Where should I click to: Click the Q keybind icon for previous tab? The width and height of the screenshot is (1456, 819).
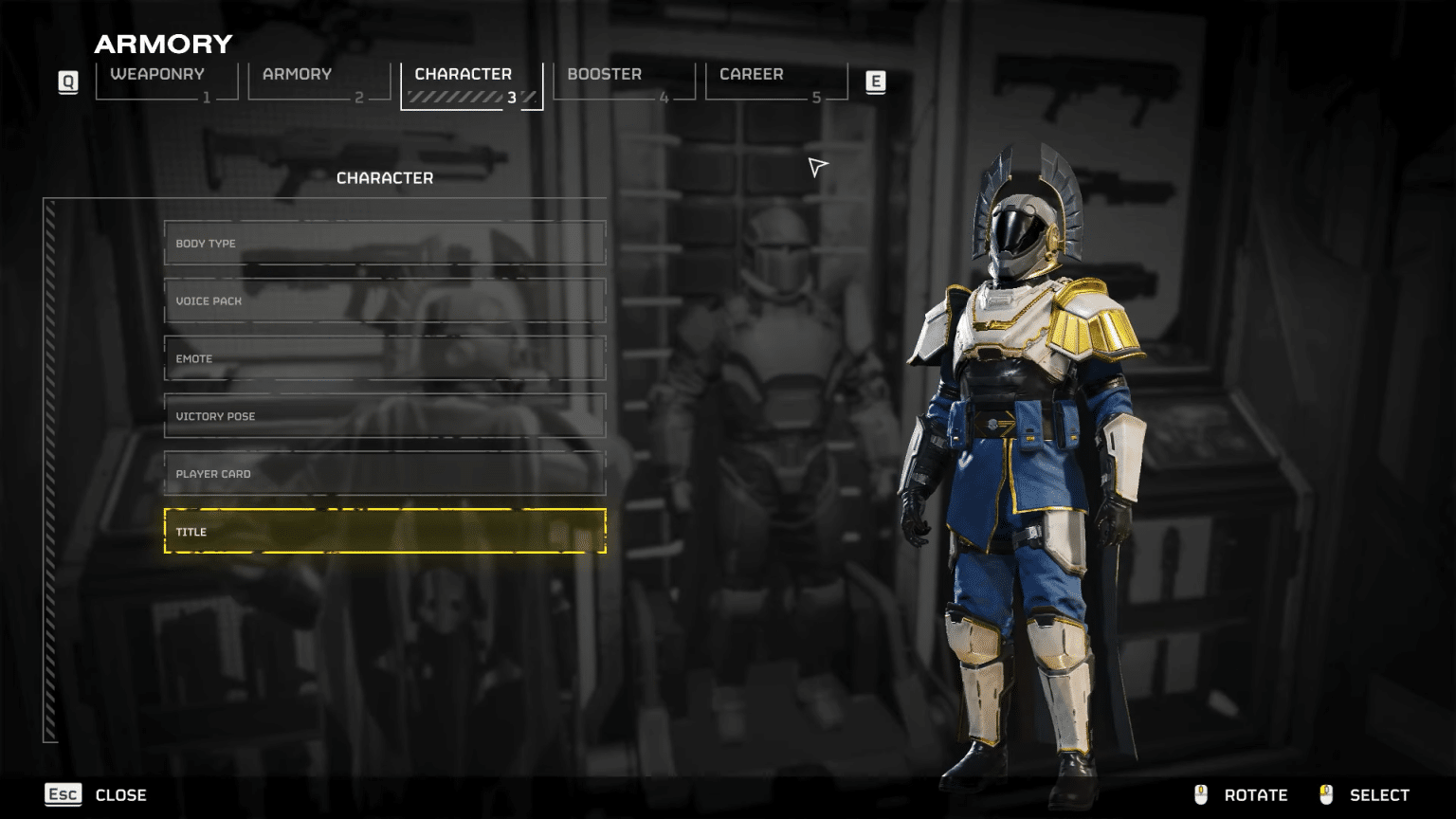point(66,82)
